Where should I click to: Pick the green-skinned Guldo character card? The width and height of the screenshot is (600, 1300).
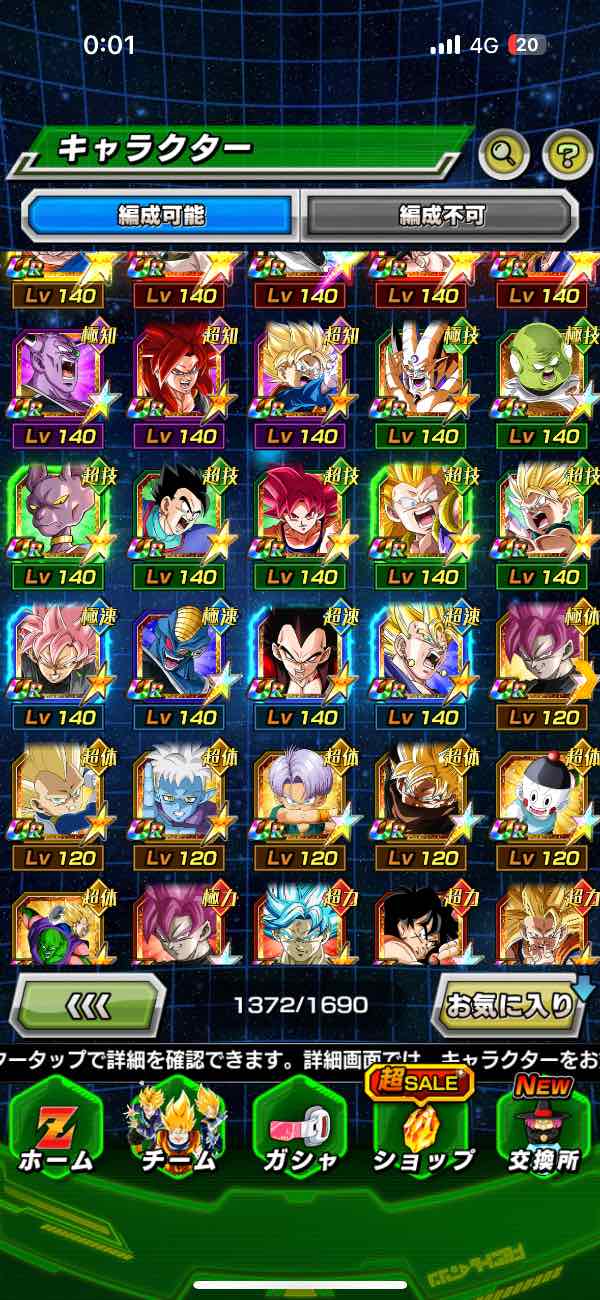coord(544,372)
